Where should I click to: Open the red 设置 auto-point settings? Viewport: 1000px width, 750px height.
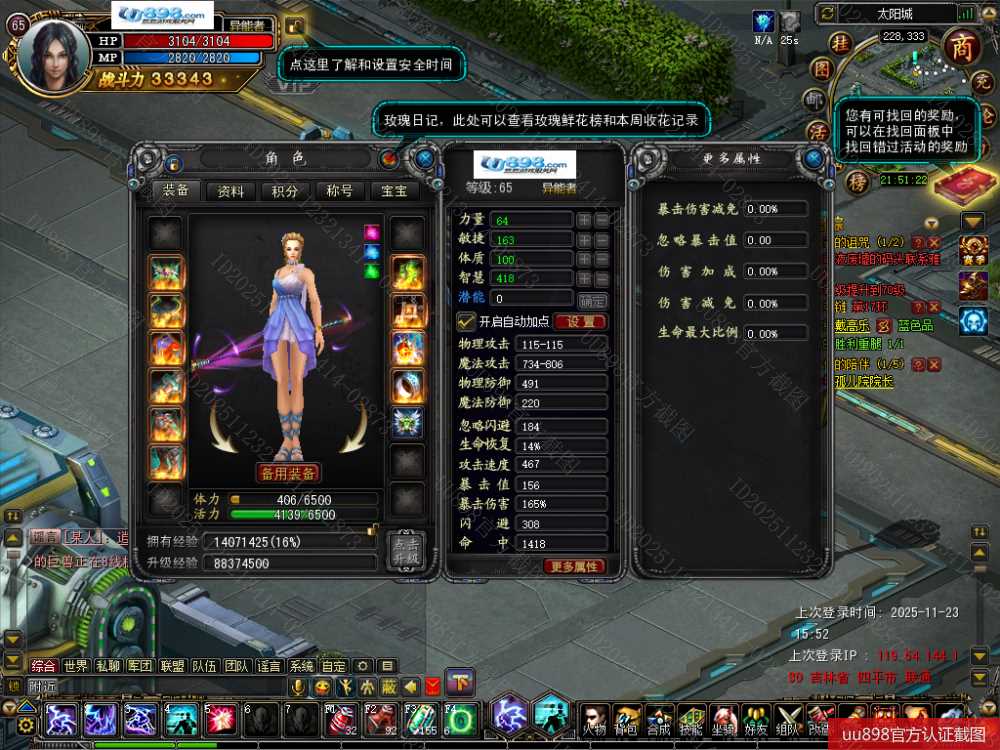coord(580,322)
